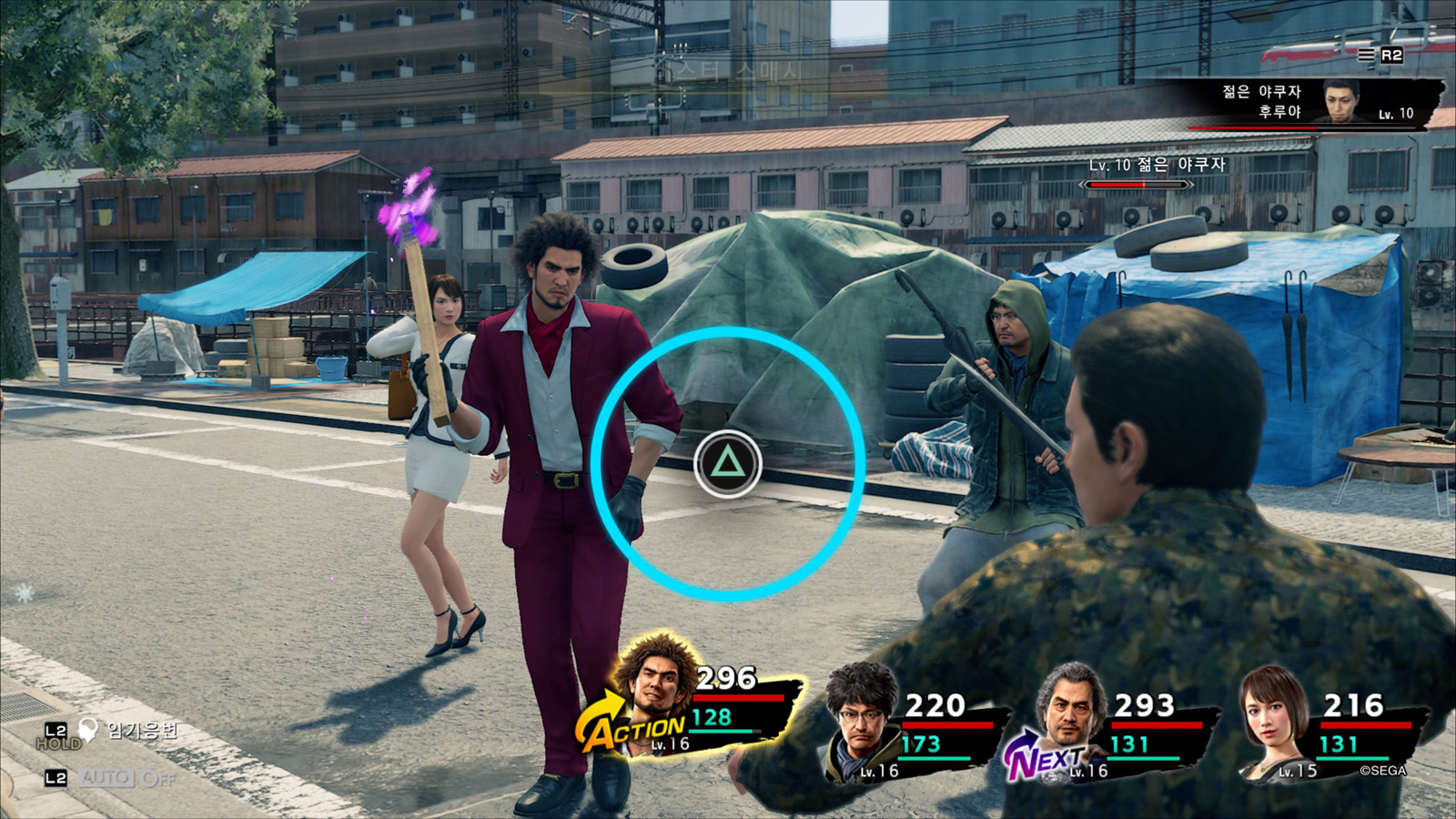The width and height of the screenshot is (1456, 819).
Task: Click the targeted enemy portrait panel
Action: click(1340, 100)
